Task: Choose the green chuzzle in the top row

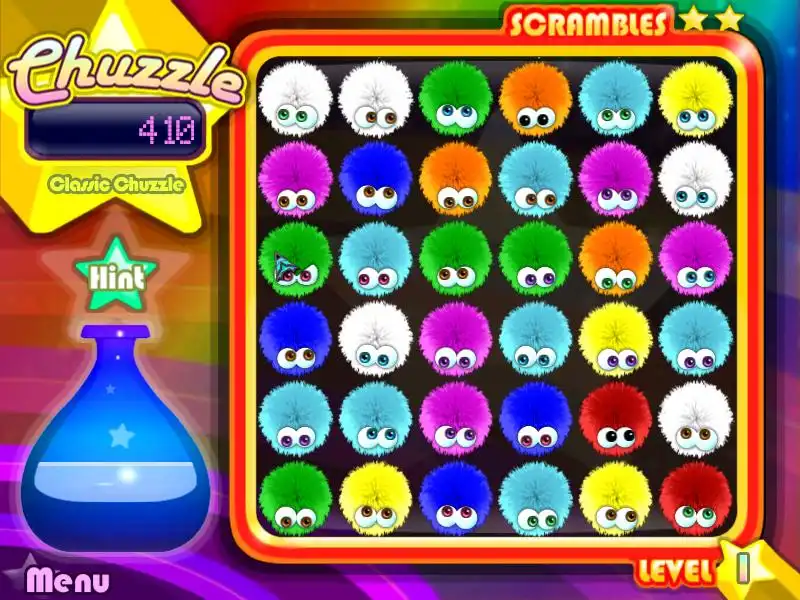Action: pos(455,99)
